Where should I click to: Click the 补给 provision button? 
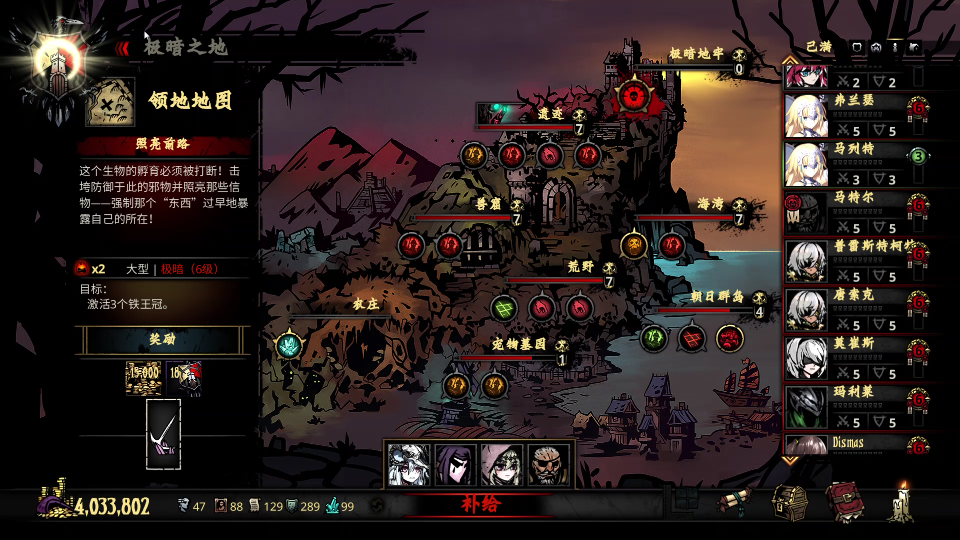tap(480, 505)
